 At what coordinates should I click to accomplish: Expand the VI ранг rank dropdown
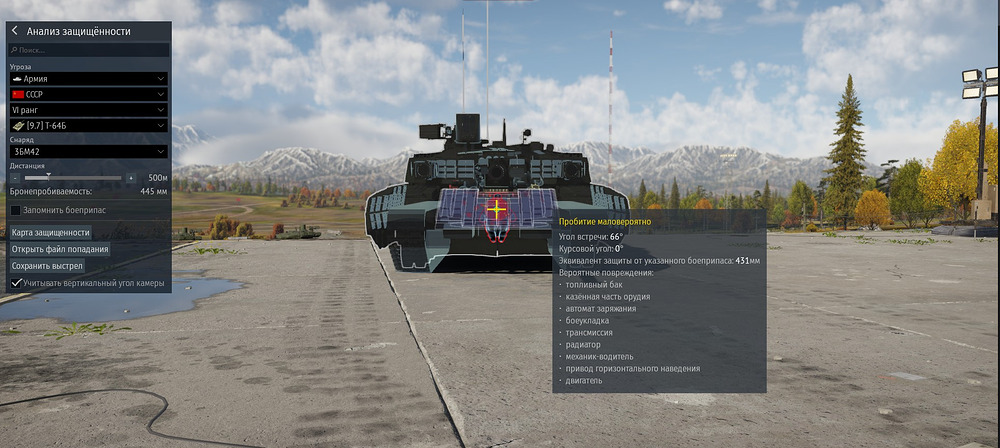pos(88,109)
